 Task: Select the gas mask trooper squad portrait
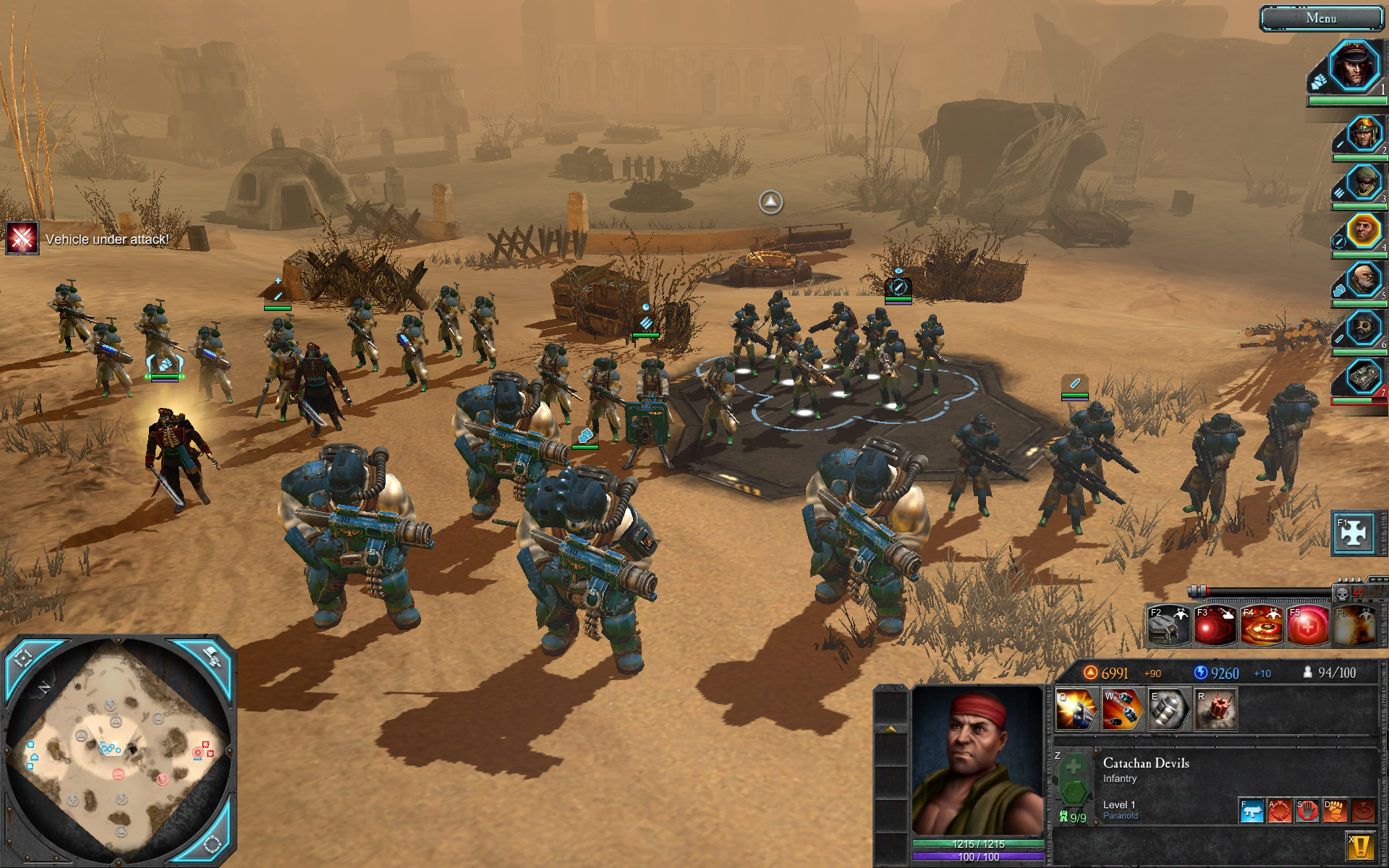point(1364,329)
